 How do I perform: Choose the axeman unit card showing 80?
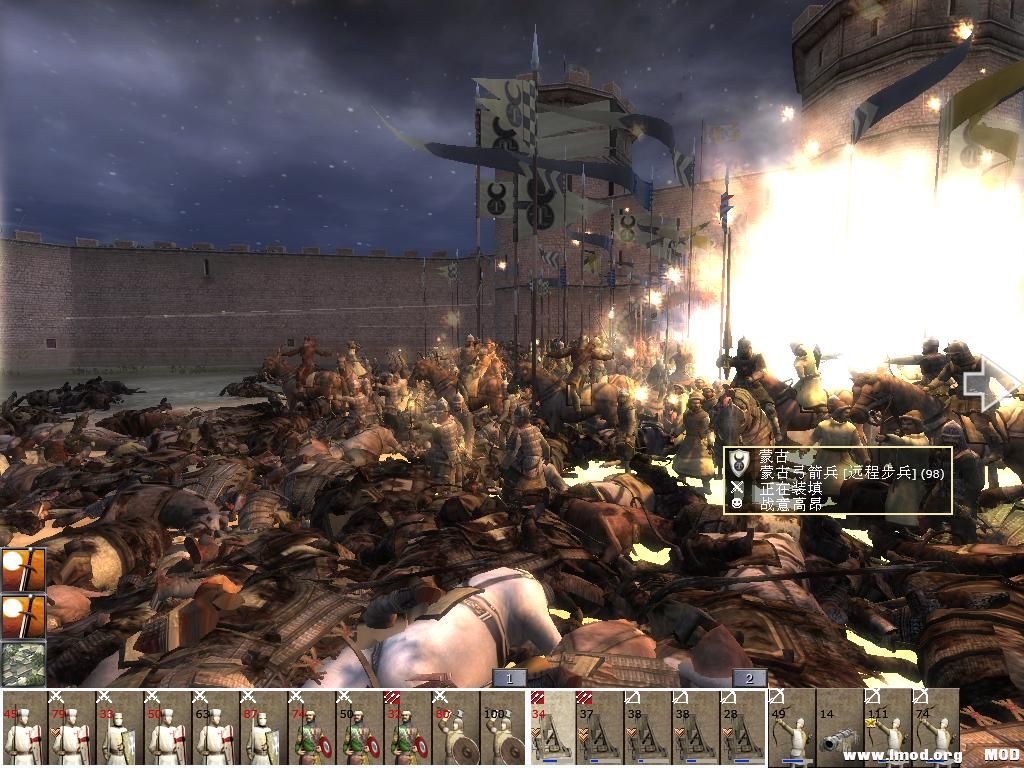coord(456,728)
